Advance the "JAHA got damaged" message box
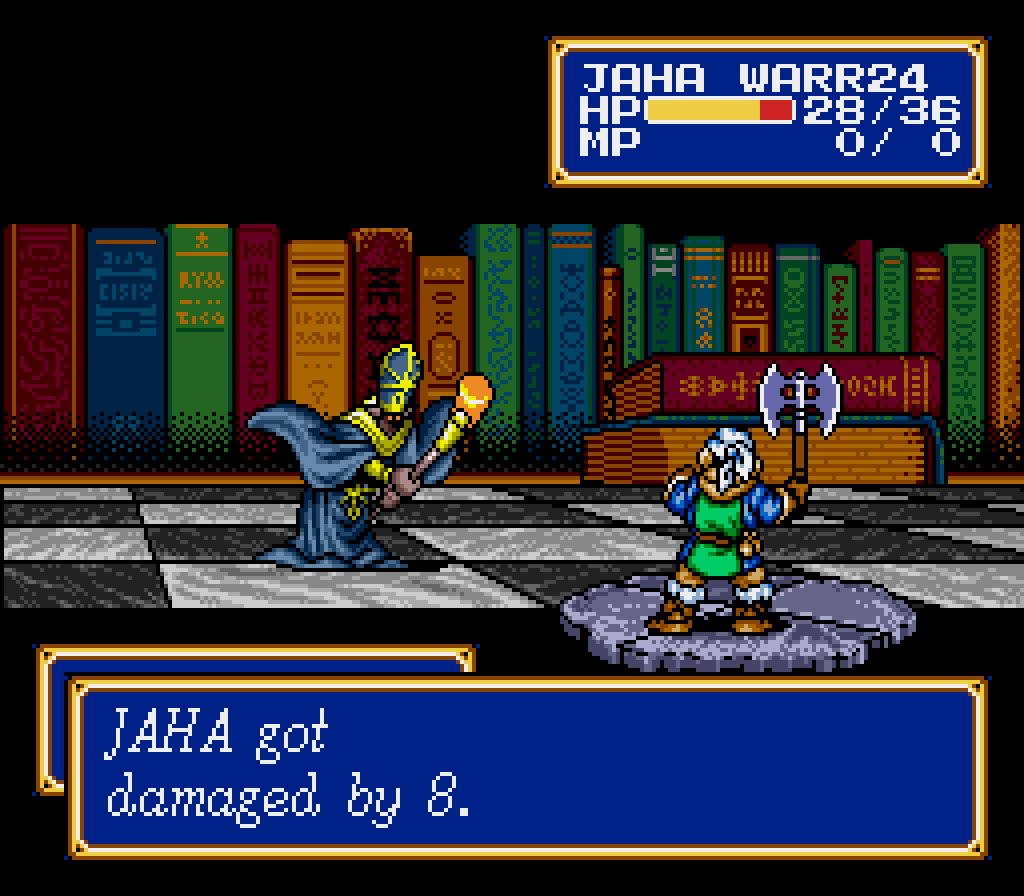Screen dimensions: 1024x896 527,767
